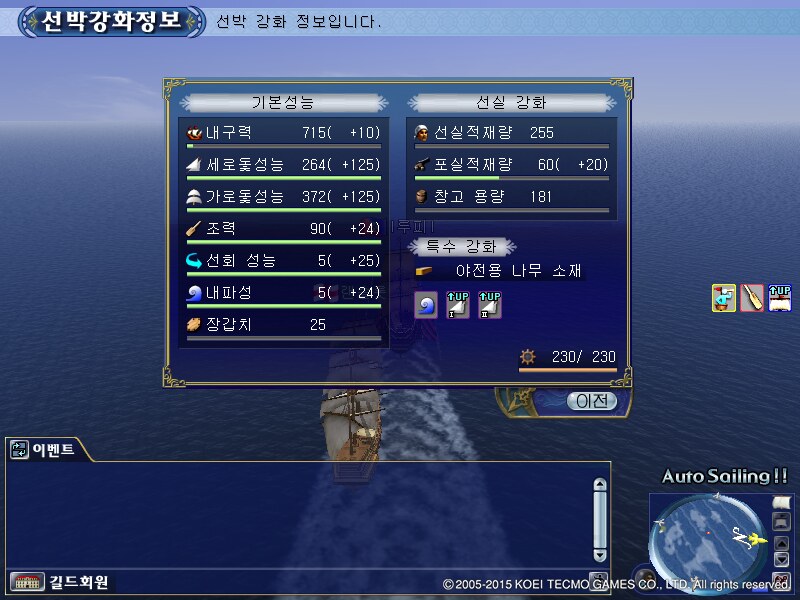This screenshot has height=600, width=800.
Task: Click the chat log scroll-down arrow
Action: (x=599, y=555)
